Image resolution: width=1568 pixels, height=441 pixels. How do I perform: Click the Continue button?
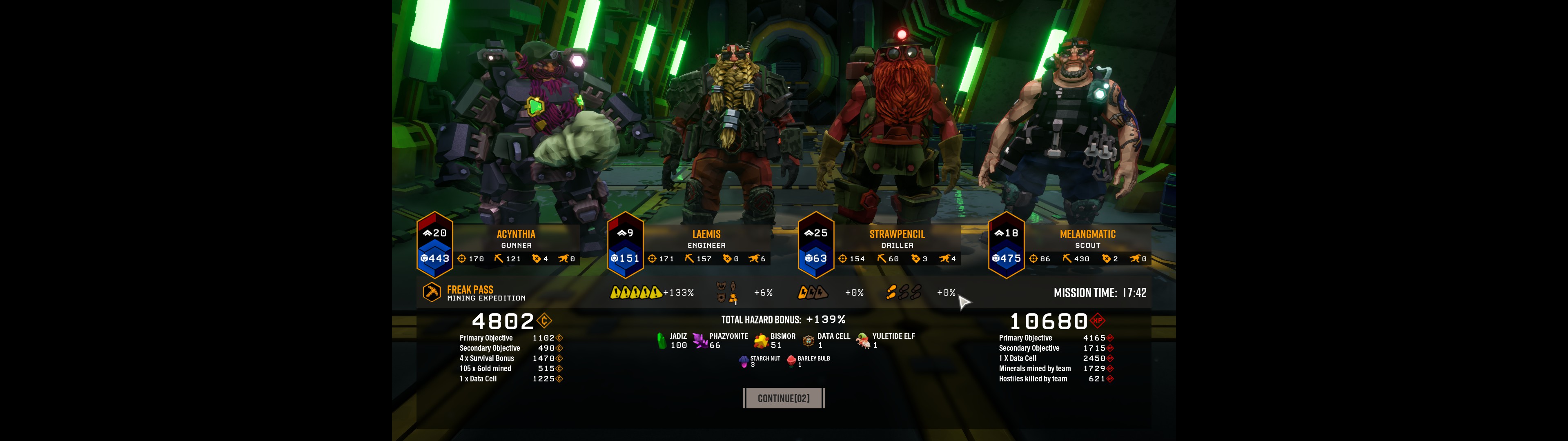(784, 399)
